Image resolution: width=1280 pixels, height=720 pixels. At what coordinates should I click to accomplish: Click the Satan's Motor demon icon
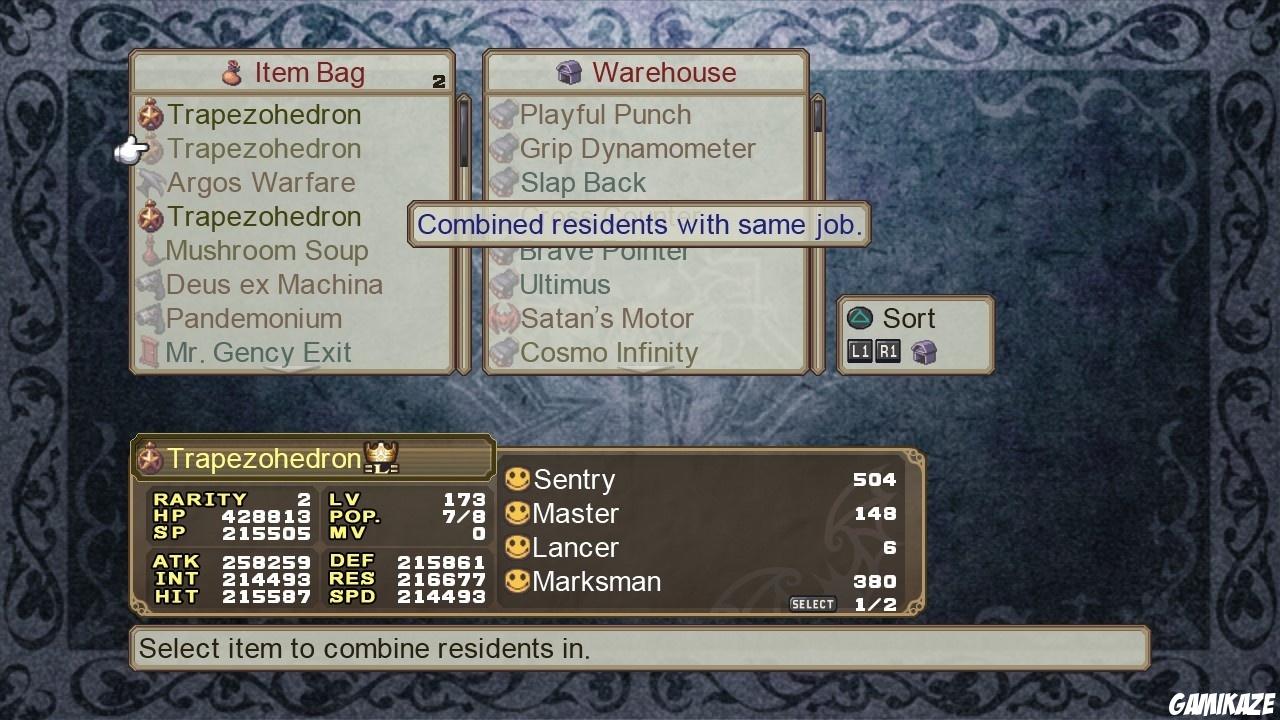point(503,318)
